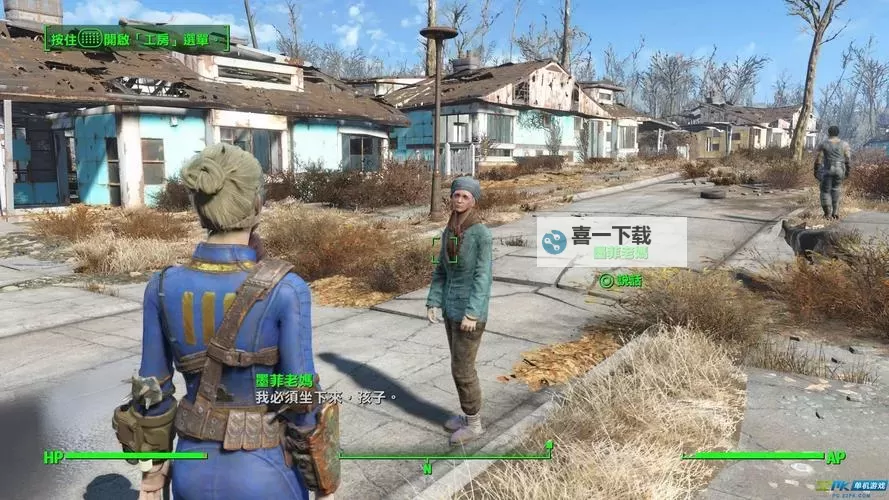Click the site logo watermark in the corner
889x500 pixels.
click(853, 487)
